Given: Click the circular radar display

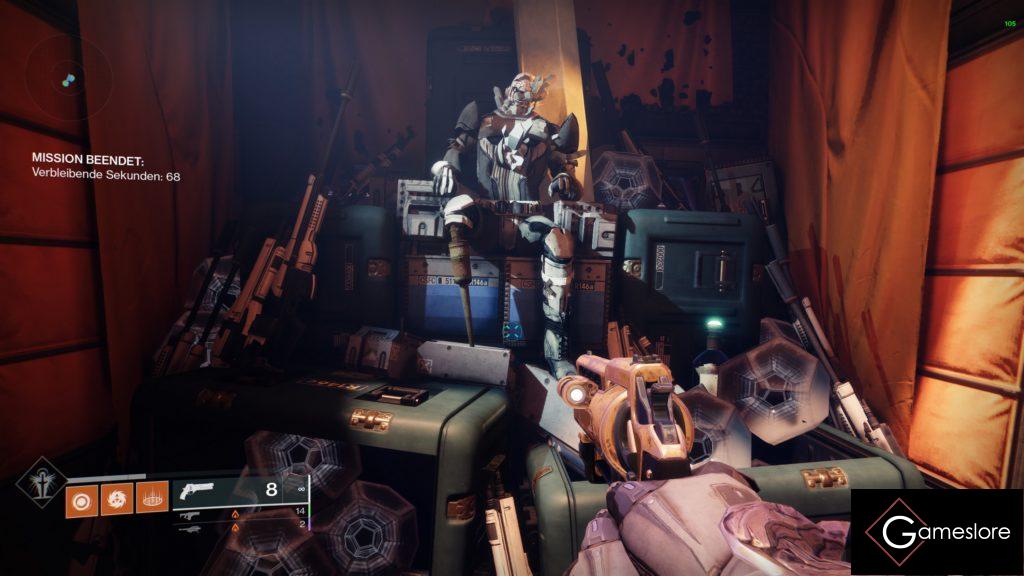Looking at the screenshot, I should (x=67, y=78).
